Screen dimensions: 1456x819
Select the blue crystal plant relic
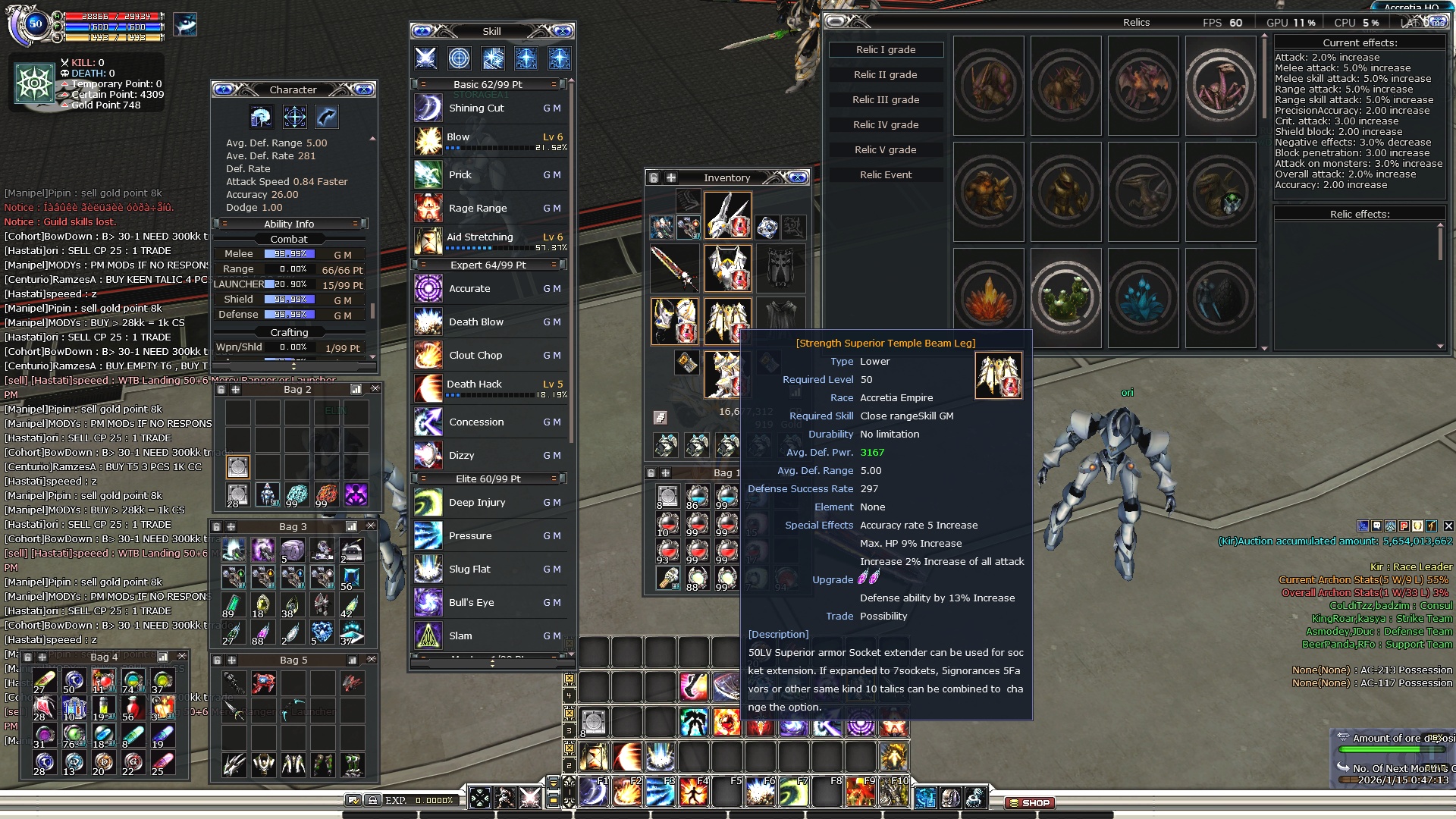1143,299
